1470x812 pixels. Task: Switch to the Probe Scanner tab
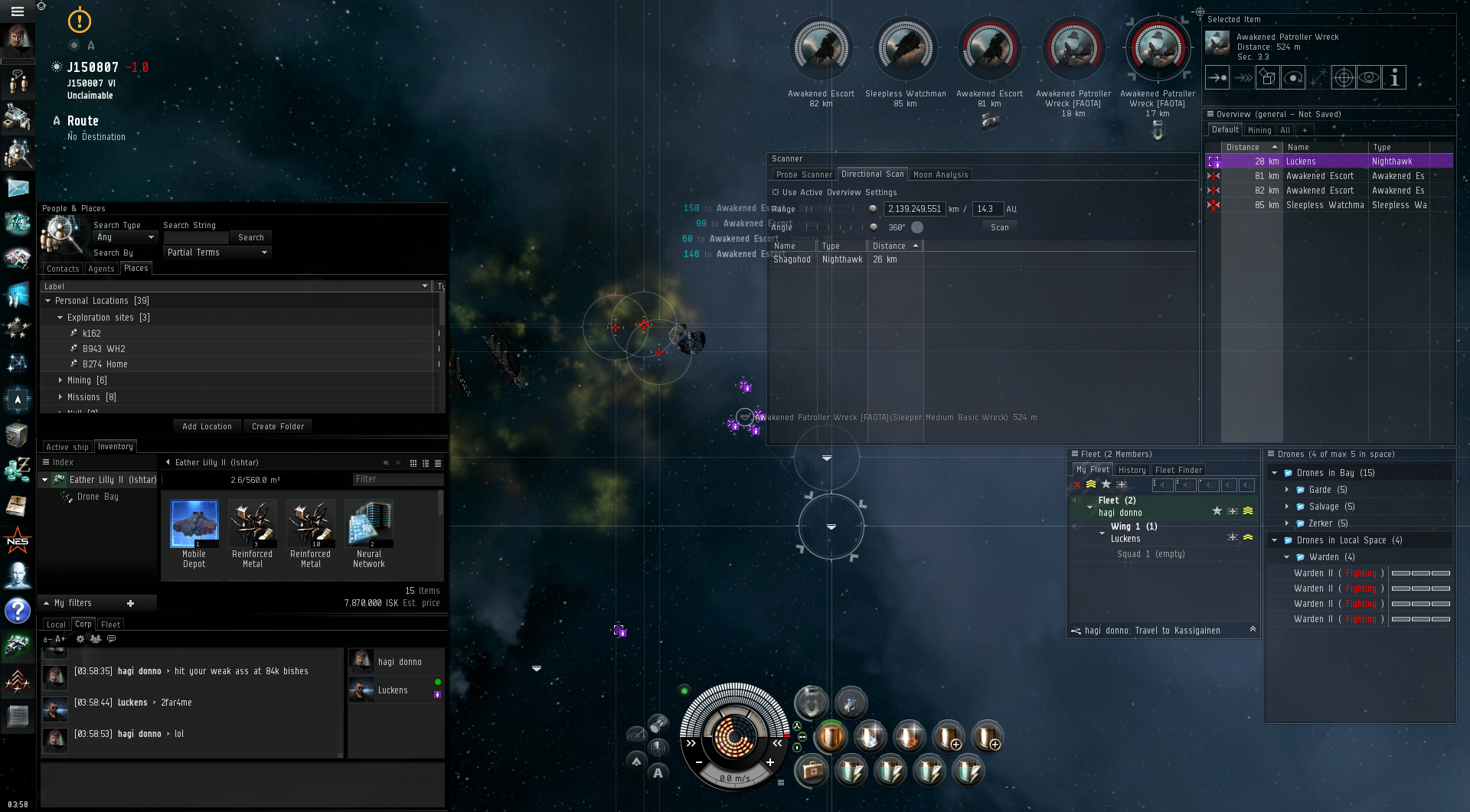pos(803,174)
